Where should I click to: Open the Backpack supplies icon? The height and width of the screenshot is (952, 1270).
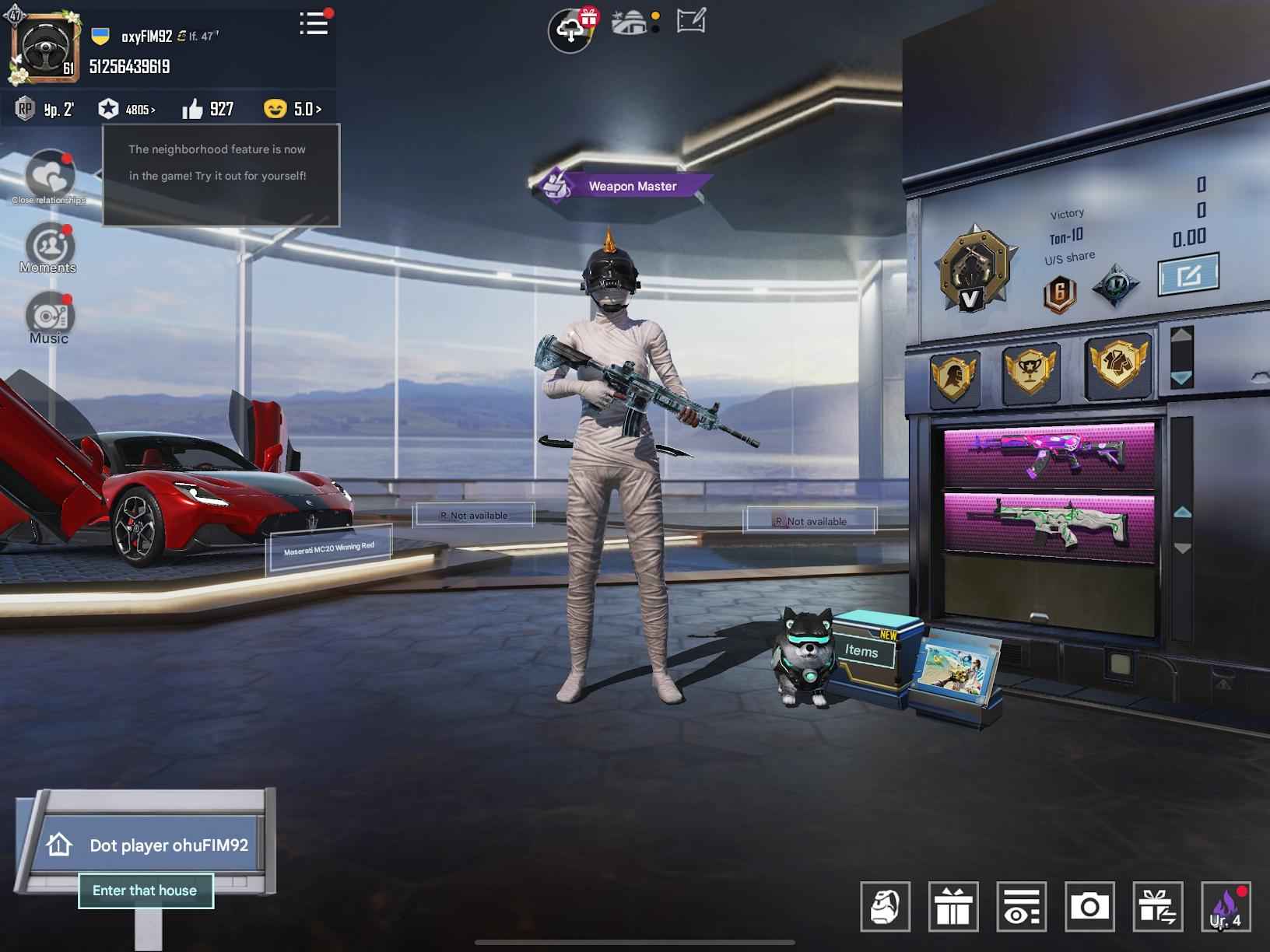886,908
